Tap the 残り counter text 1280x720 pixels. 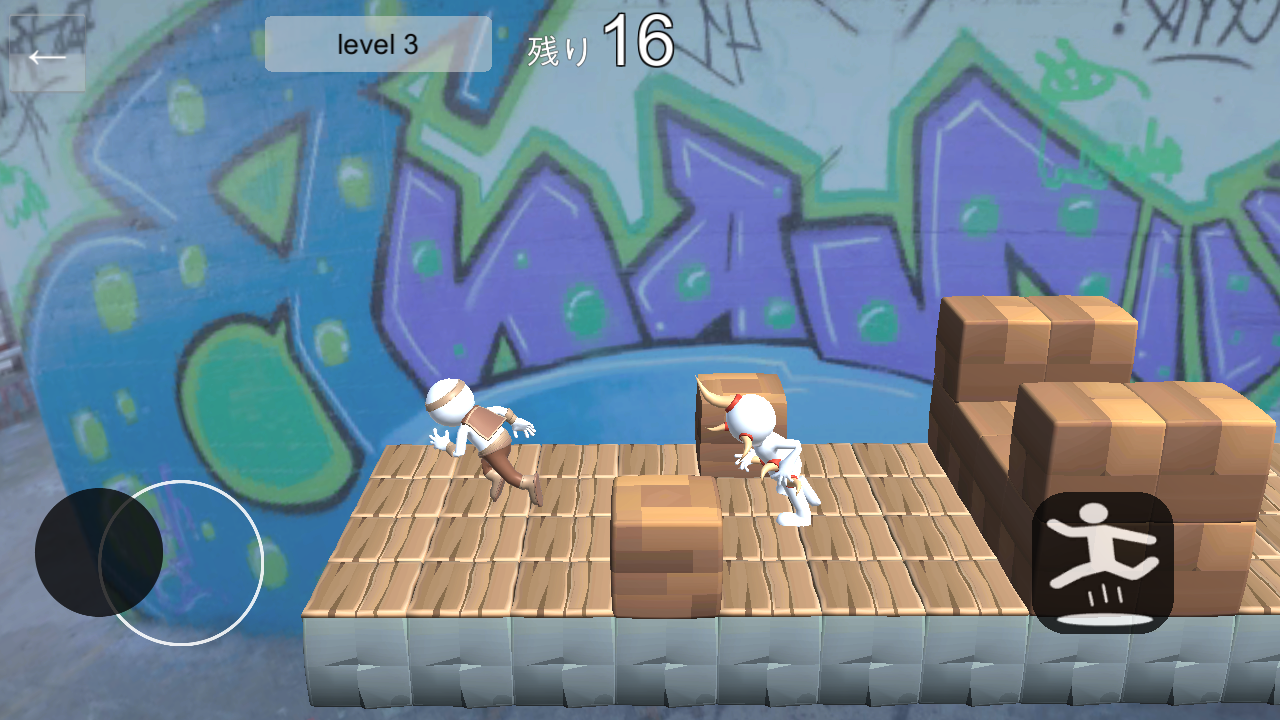coord(560,45)
